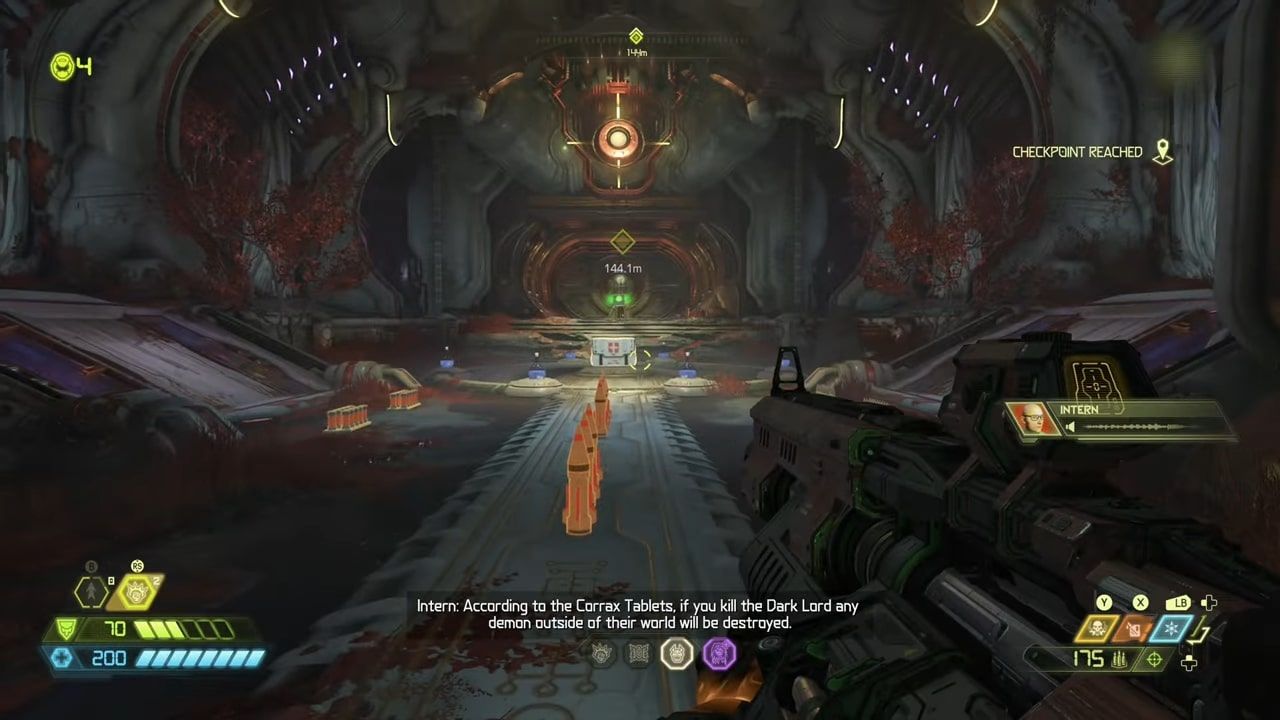Toggle the white demon face key icon

(678, 653)
